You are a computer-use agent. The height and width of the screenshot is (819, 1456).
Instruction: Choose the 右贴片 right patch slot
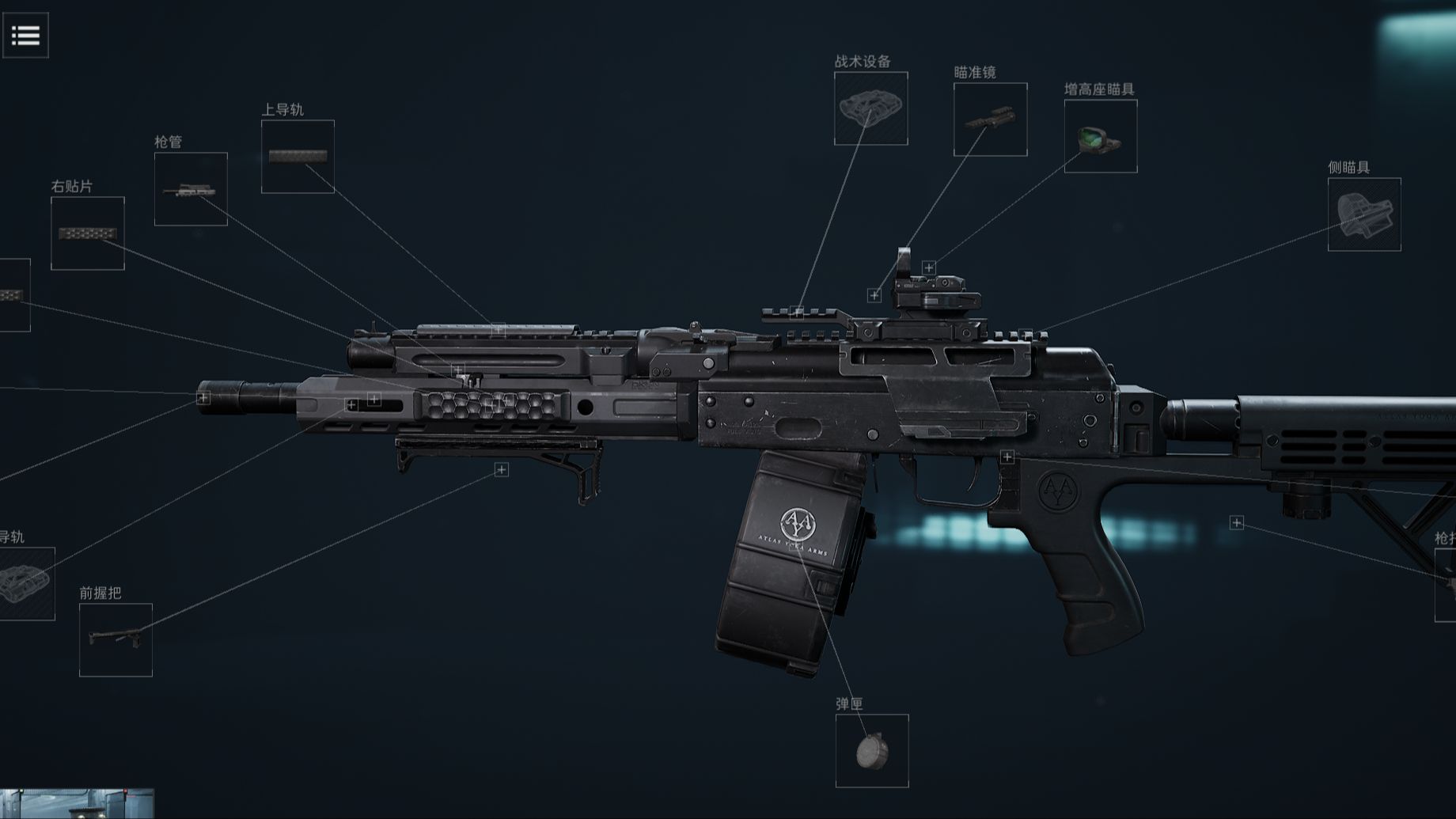coord(88,233)
